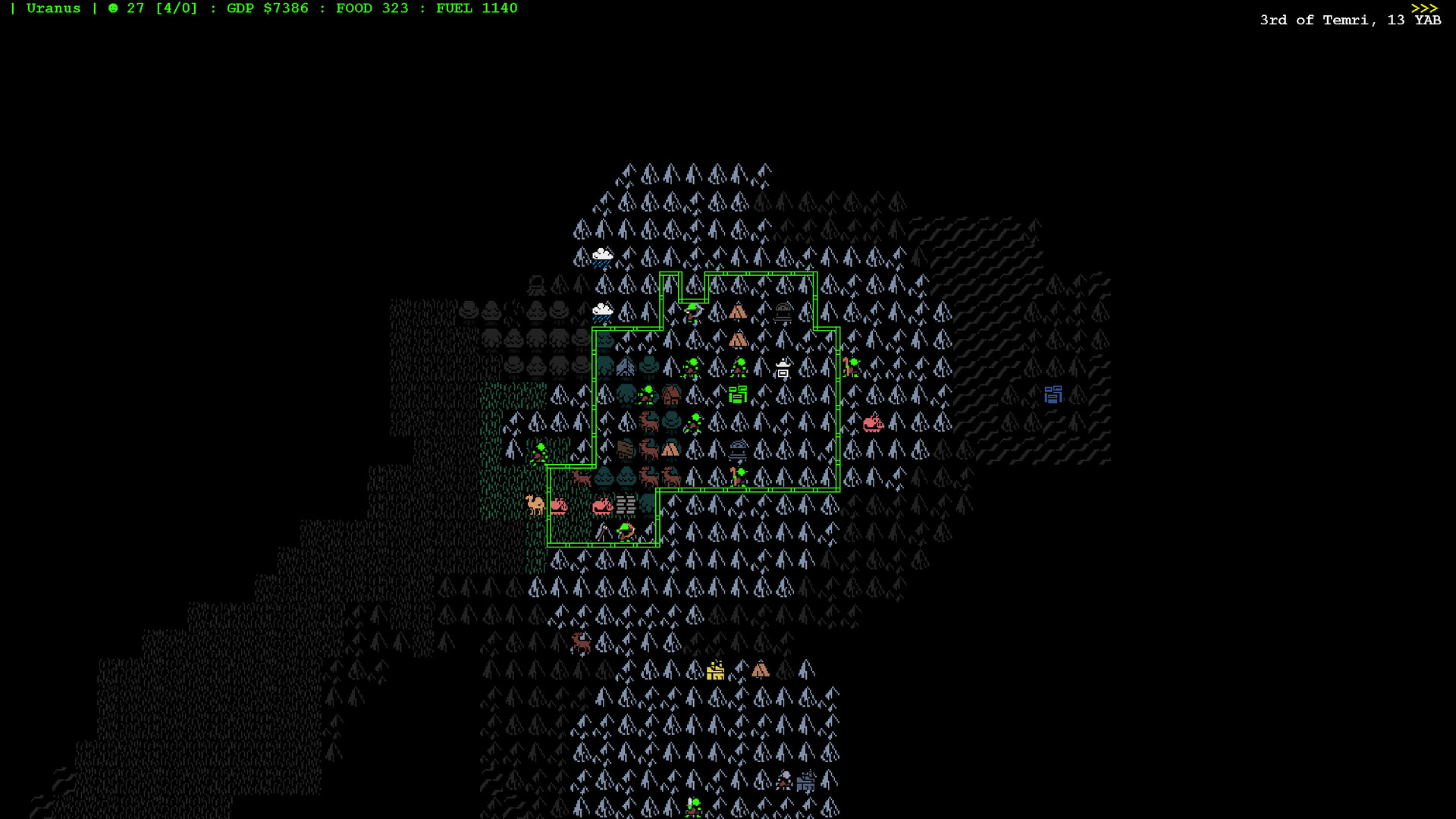This screenshot has height=819, width=1456.
Task: Click the gray stone block stockpile
Action: pyautogui.click(x=625, y=505)
